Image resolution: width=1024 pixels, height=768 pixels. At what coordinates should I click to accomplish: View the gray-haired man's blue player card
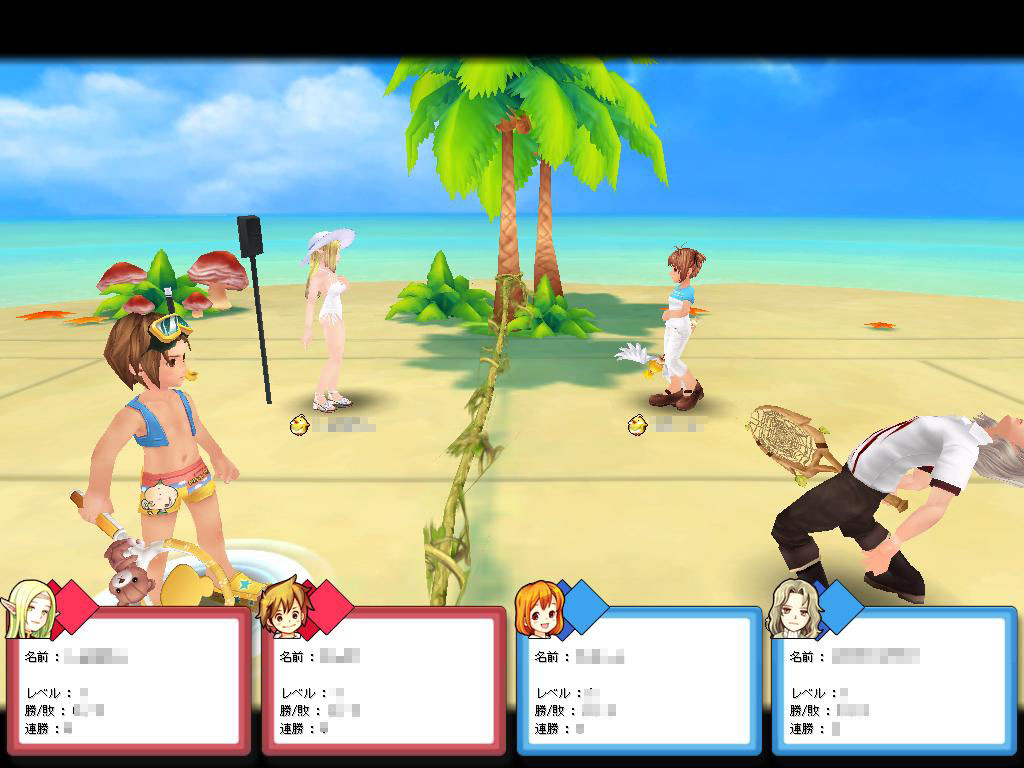coord(894,680)
